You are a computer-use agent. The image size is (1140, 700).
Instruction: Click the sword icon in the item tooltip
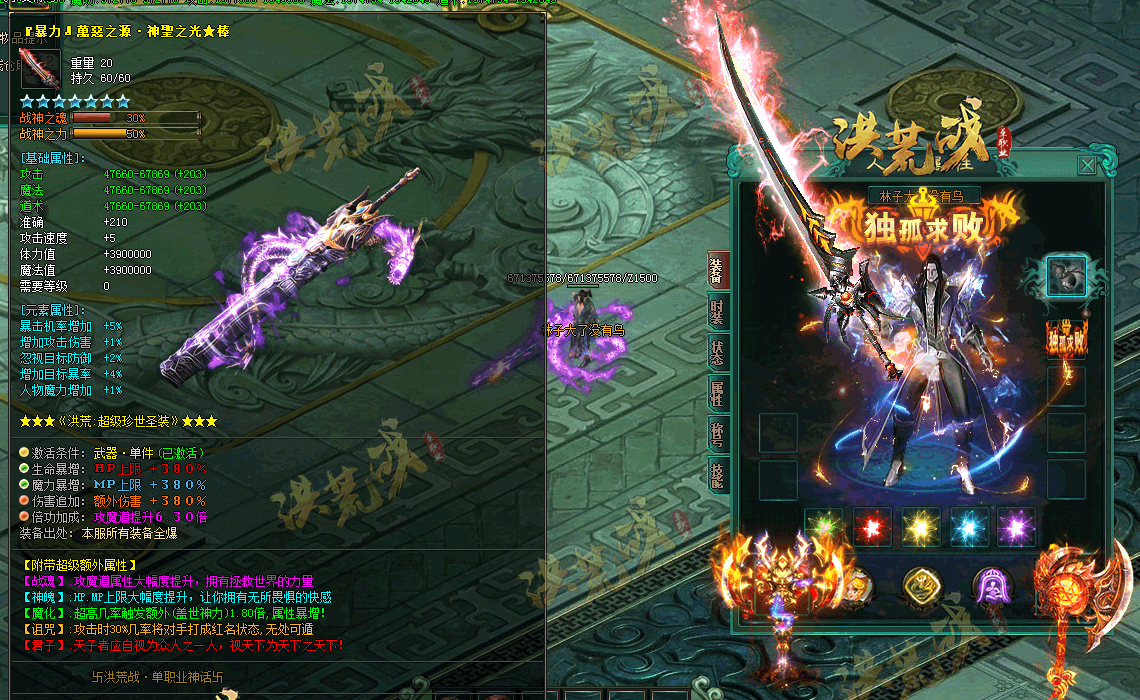[39, 69]
